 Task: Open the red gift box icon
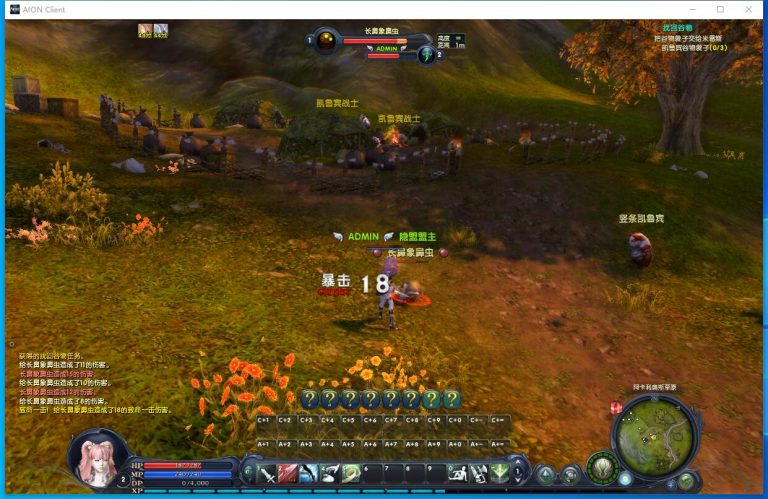616,407
